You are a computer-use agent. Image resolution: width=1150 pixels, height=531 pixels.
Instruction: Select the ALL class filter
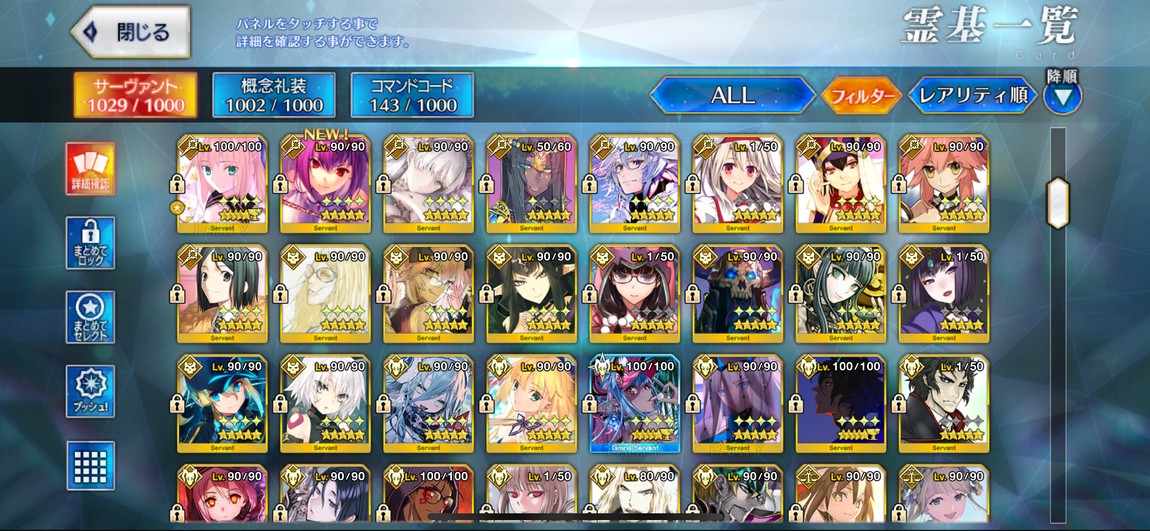pos(732,96)
